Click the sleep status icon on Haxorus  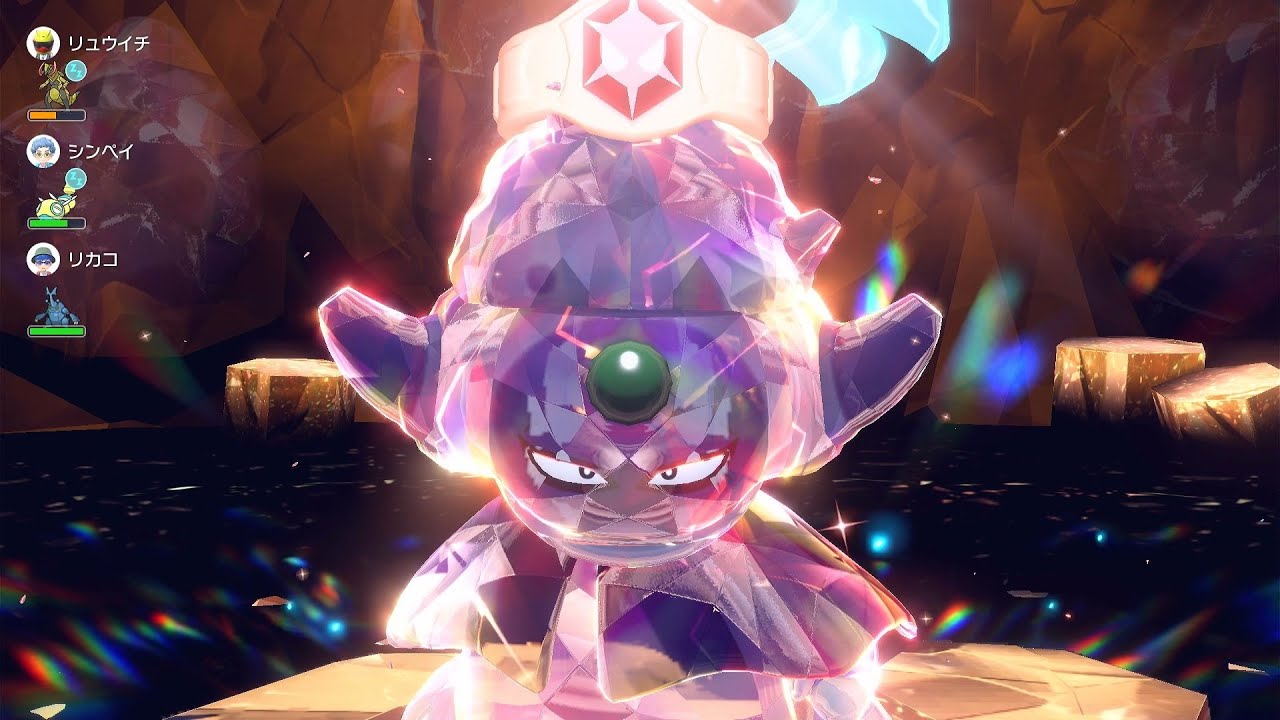tap(75, 68)
